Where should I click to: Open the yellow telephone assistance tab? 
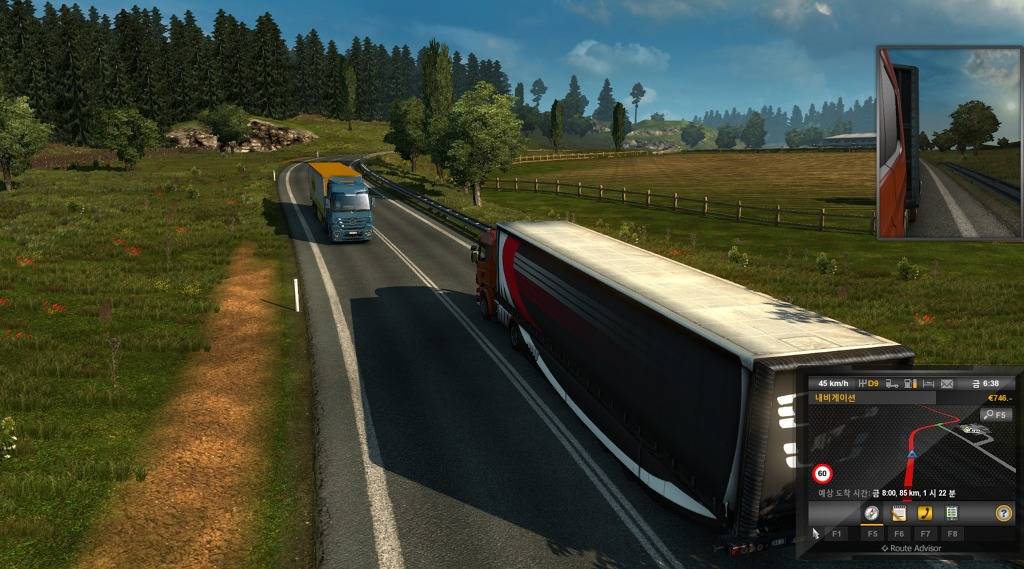(x=925, y=513)
